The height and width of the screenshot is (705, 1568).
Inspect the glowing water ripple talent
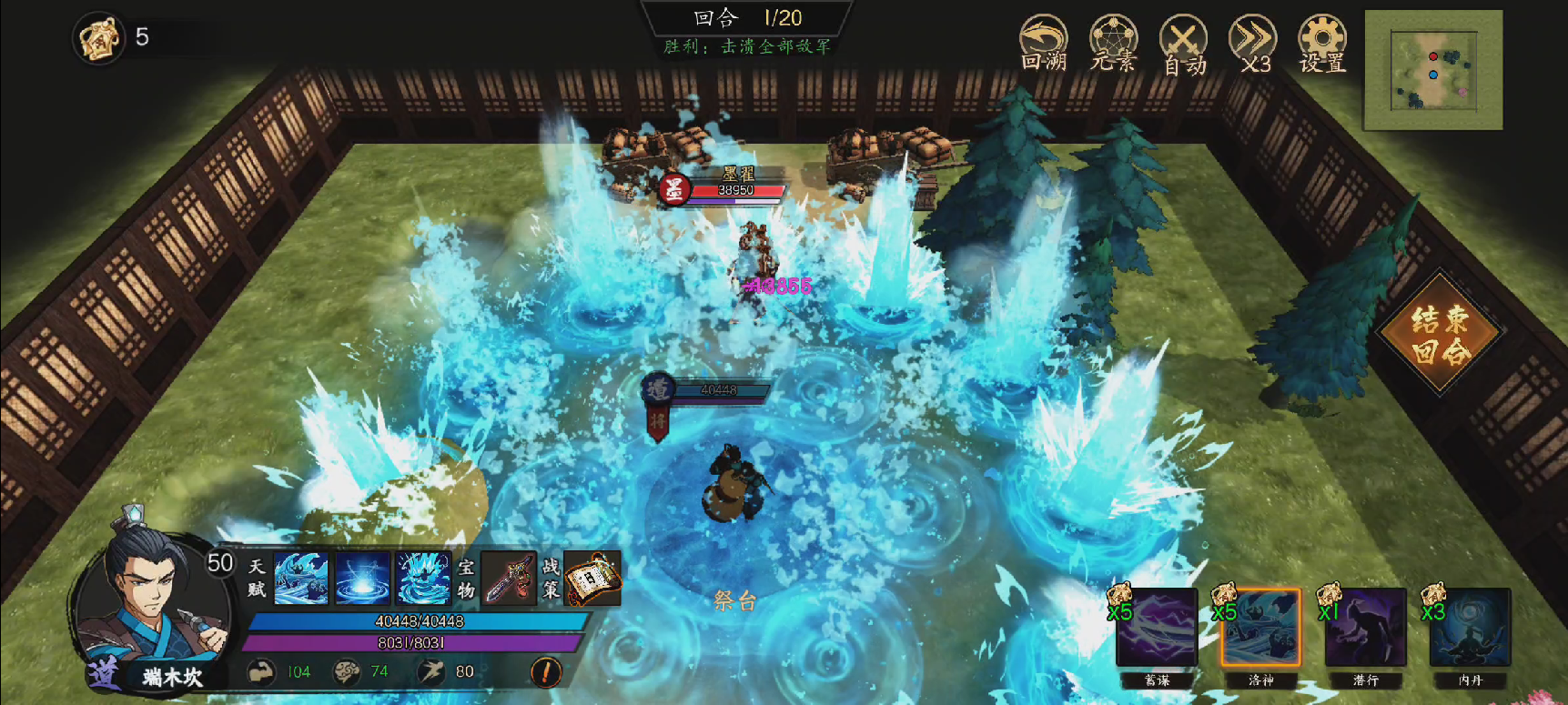pyautogui.click(x=362, y=578)
